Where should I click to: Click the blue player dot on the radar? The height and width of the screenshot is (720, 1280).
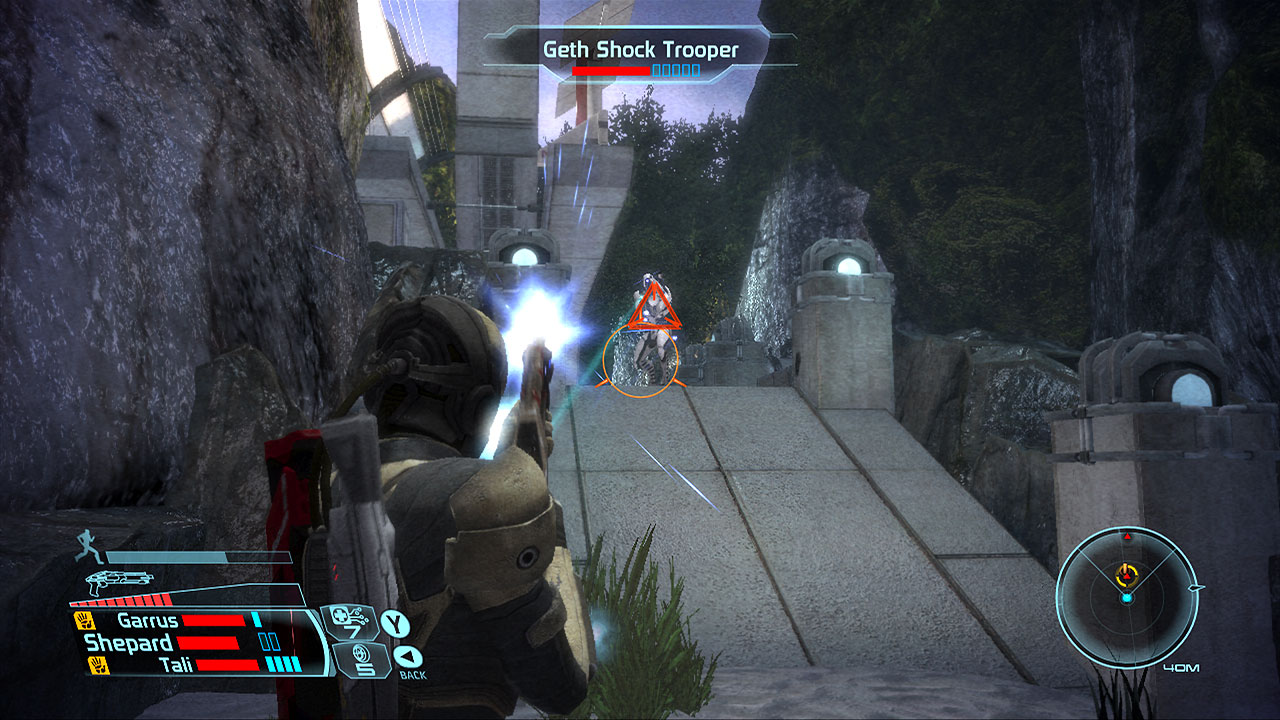(1127, 598)
